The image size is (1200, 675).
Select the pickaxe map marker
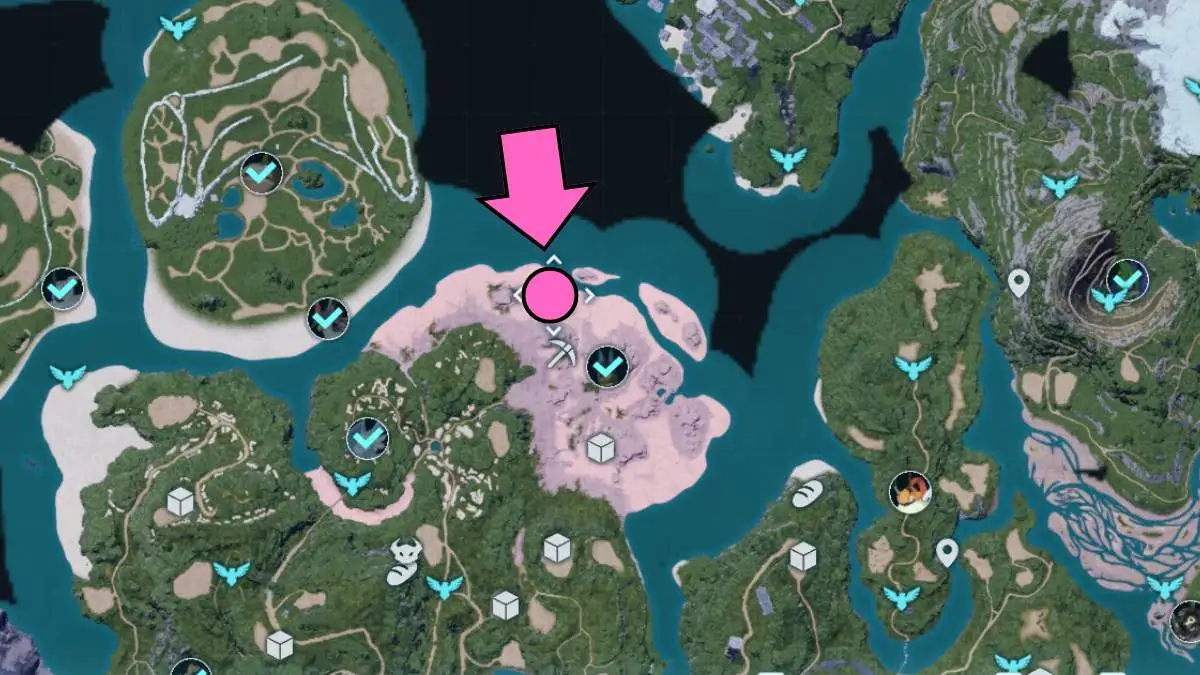(x=560, y=352)
